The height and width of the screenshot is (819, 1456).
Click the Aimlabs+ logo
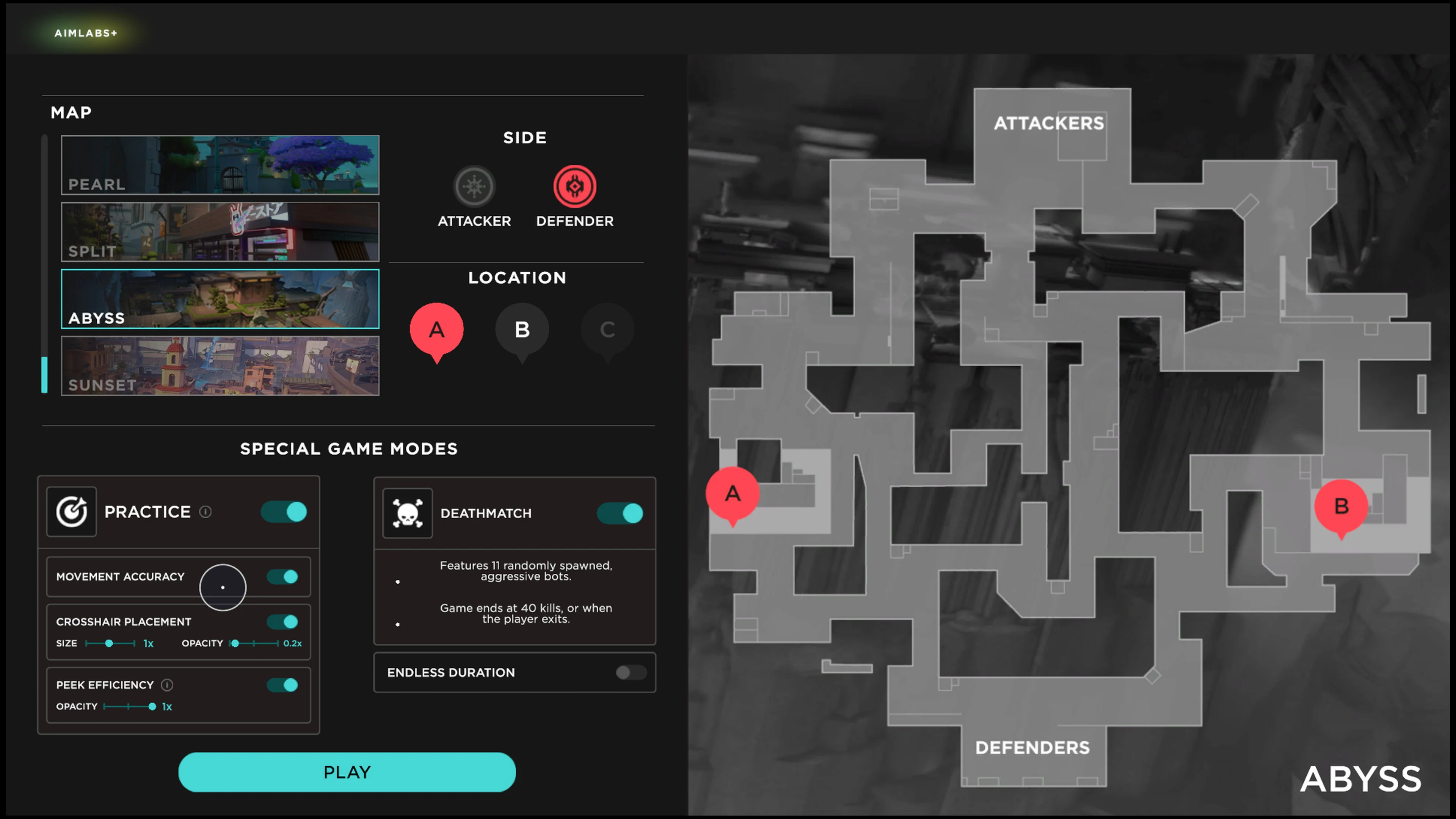point(86,33)
